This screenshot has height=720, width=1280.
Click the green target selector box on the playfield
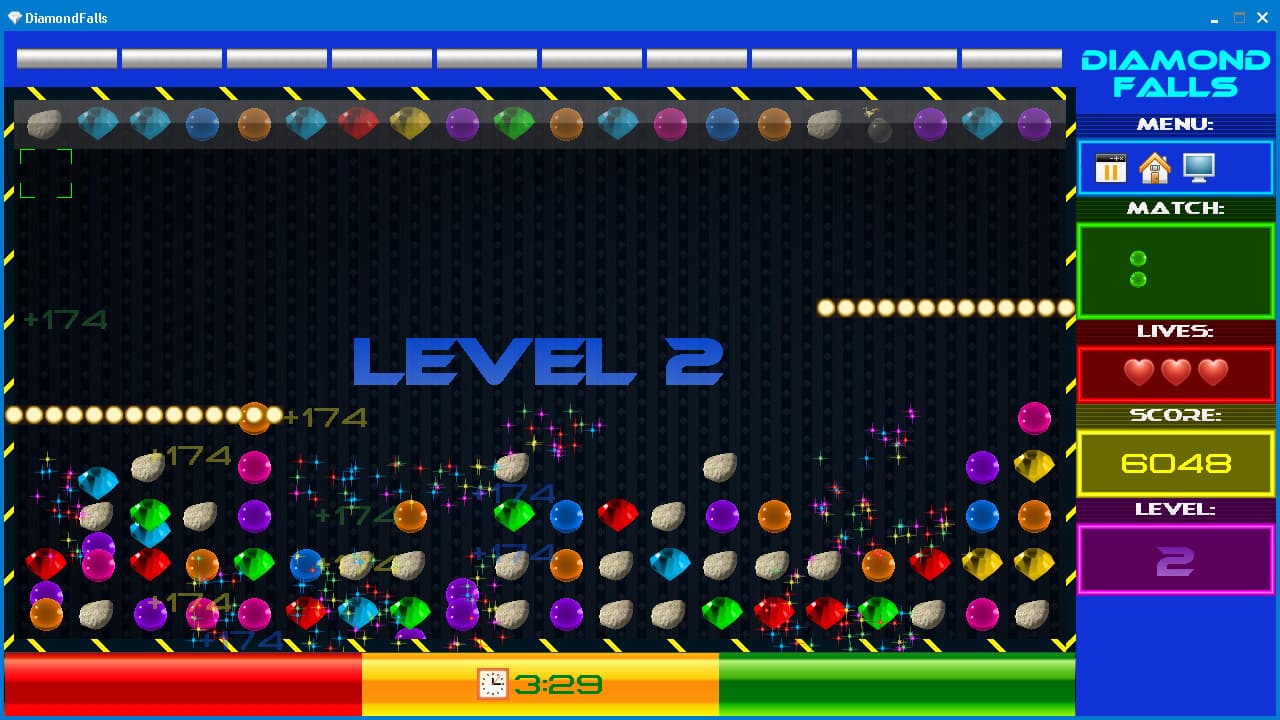(x=44, y=172)
